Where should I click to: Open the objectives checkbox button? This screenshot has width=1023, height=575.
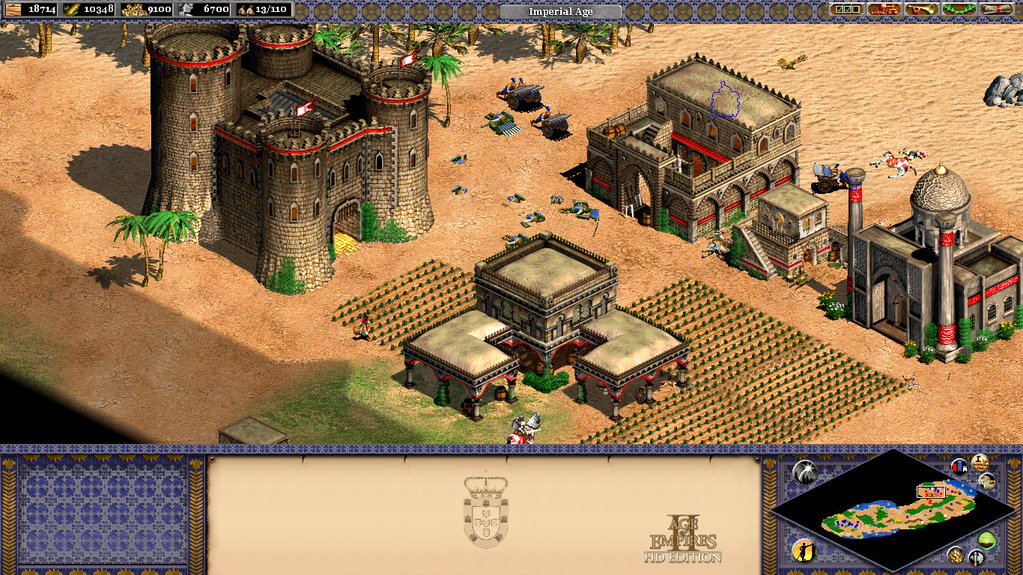846,9
